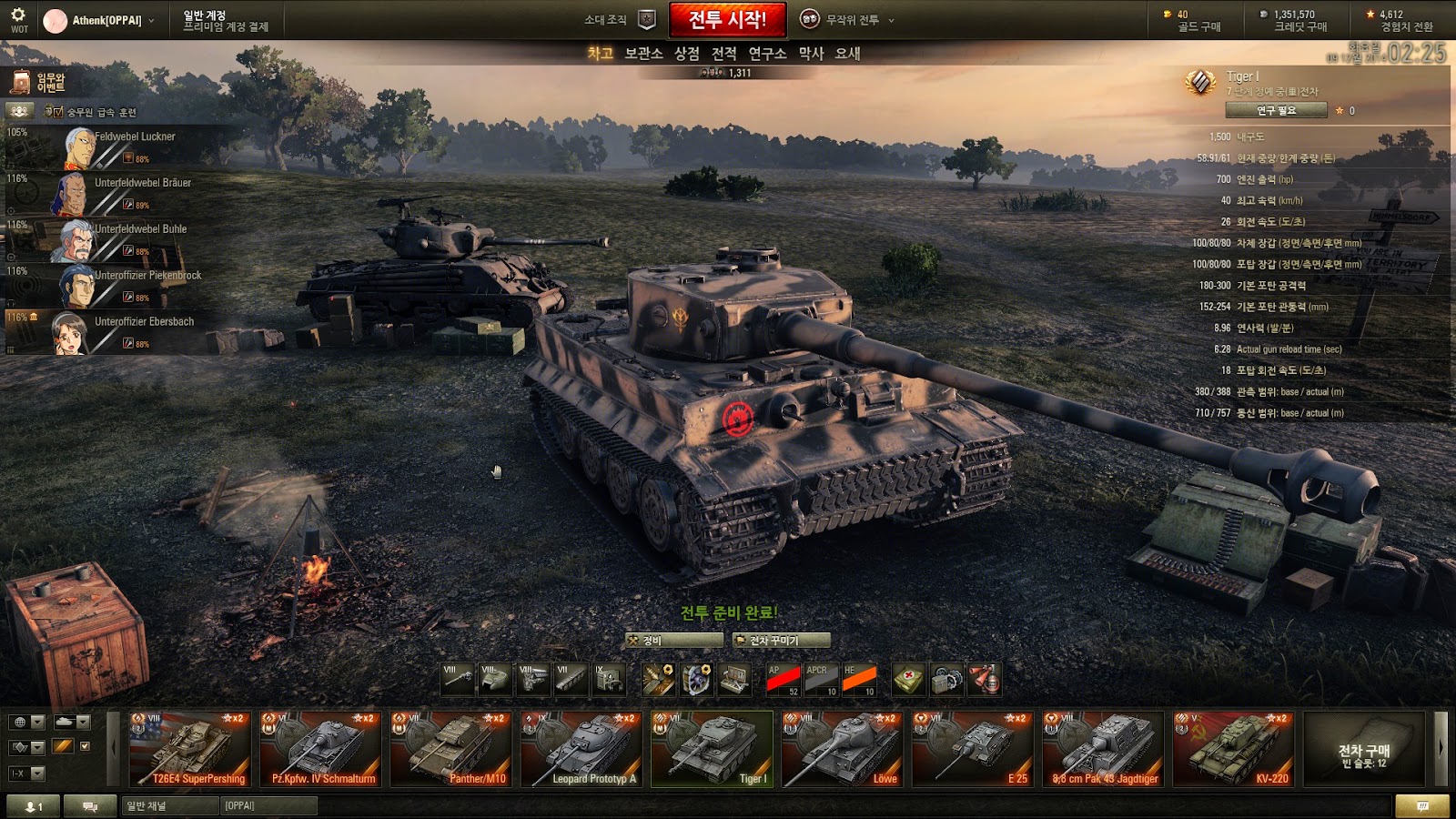
Task: Start the battle with the red button
Action: point(727,19)
